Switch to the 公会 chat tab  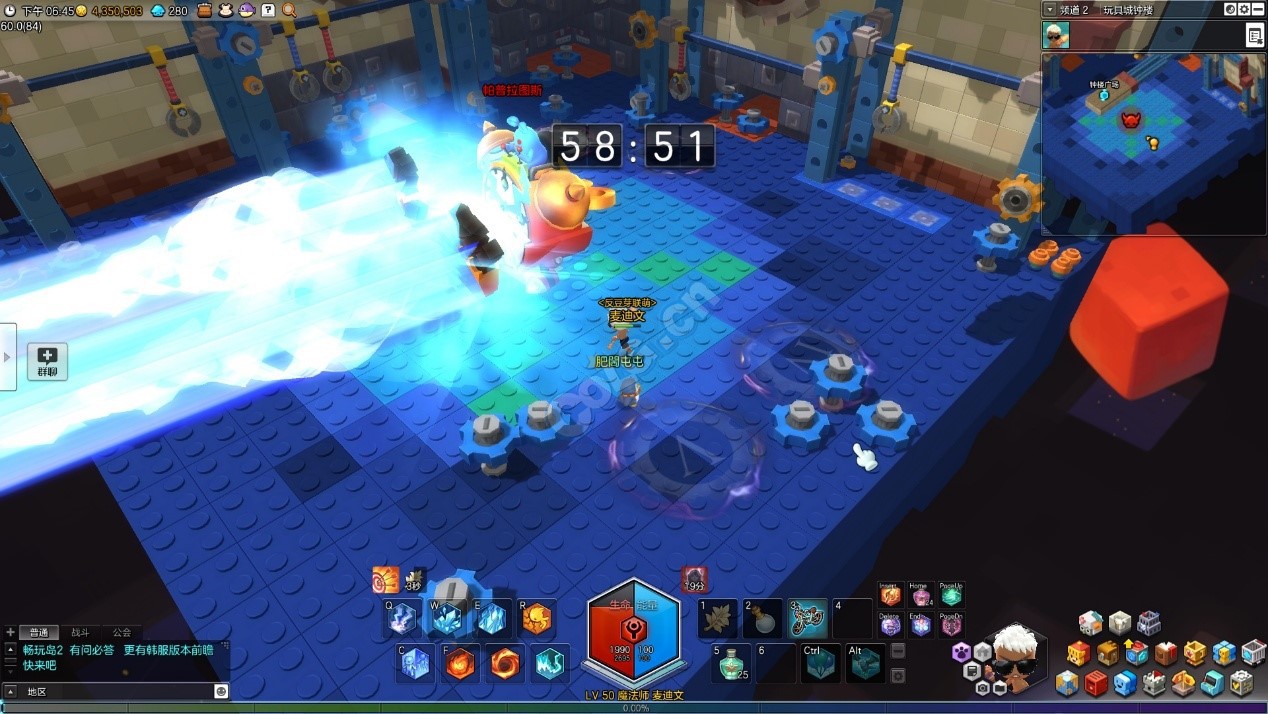[121, 632]
